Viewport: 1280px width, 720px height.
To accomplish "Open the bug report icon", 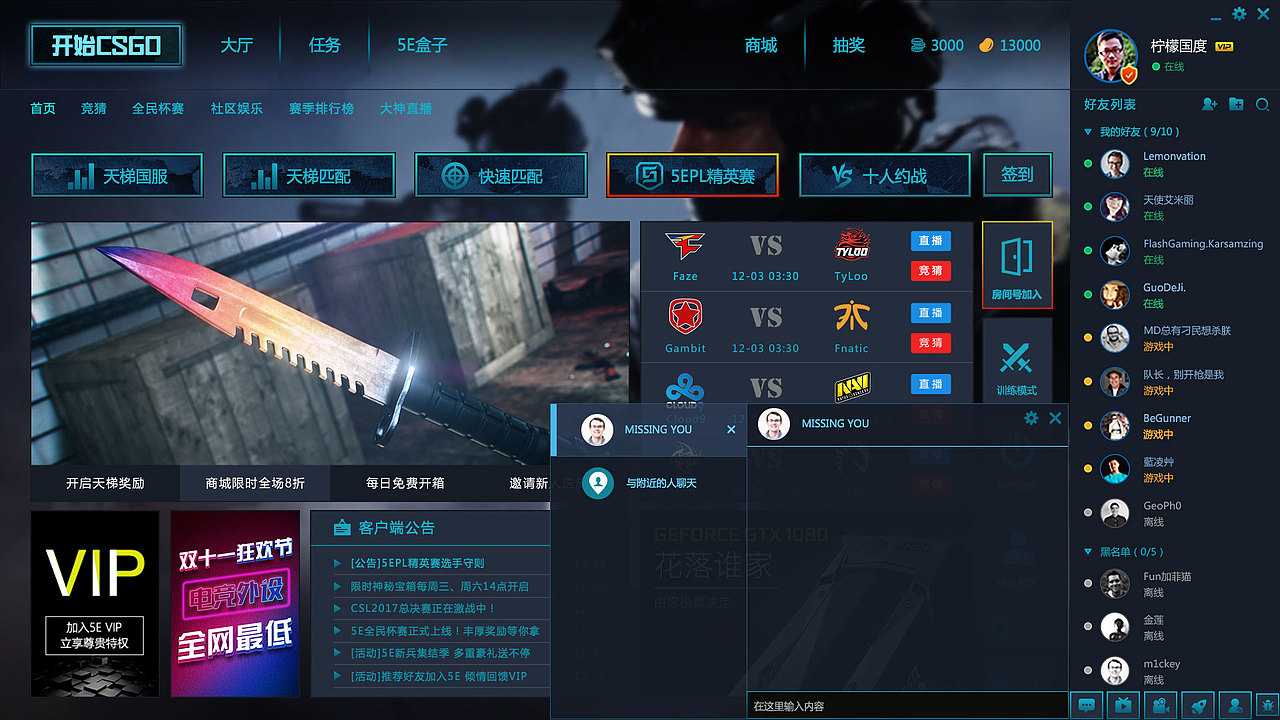I will [x=1270, y=705].
